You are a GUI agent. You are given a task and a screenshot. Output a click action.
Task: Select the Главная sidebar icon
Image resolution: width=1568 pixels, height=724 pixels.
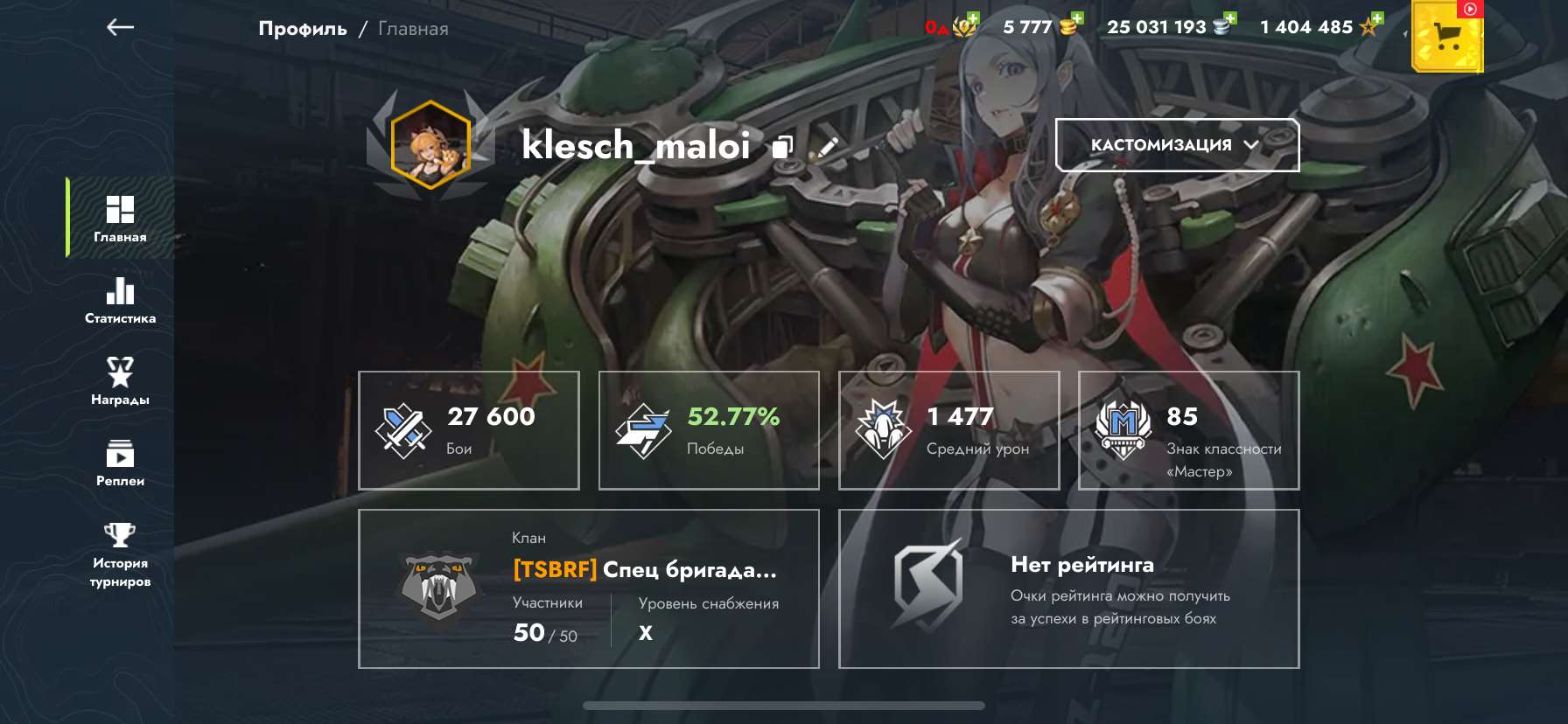tap(120, 216)
